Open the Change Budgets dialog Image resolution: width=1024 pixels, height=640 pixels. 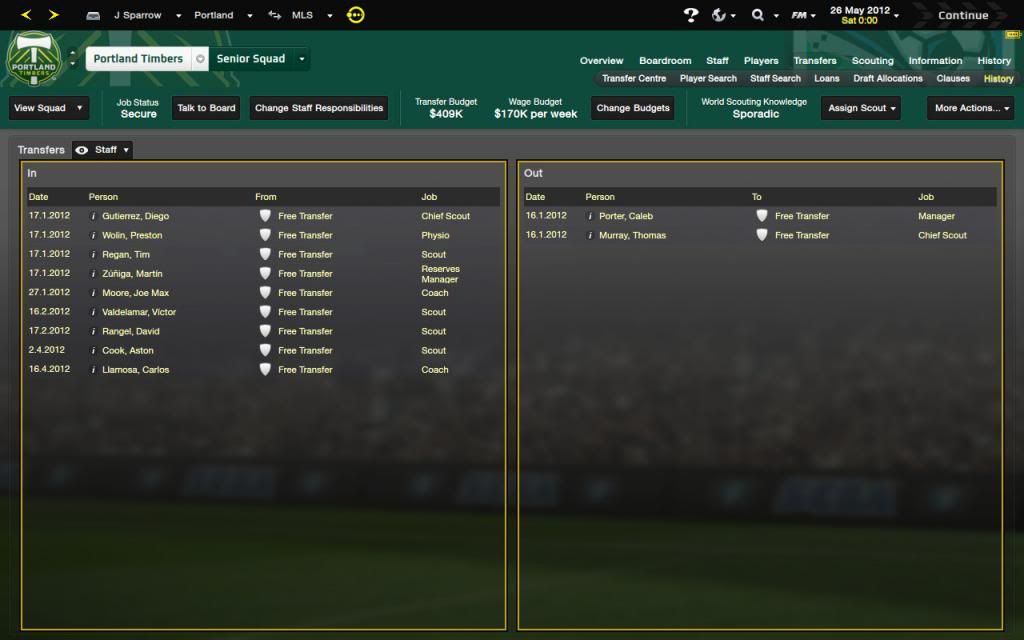point(632,108)
